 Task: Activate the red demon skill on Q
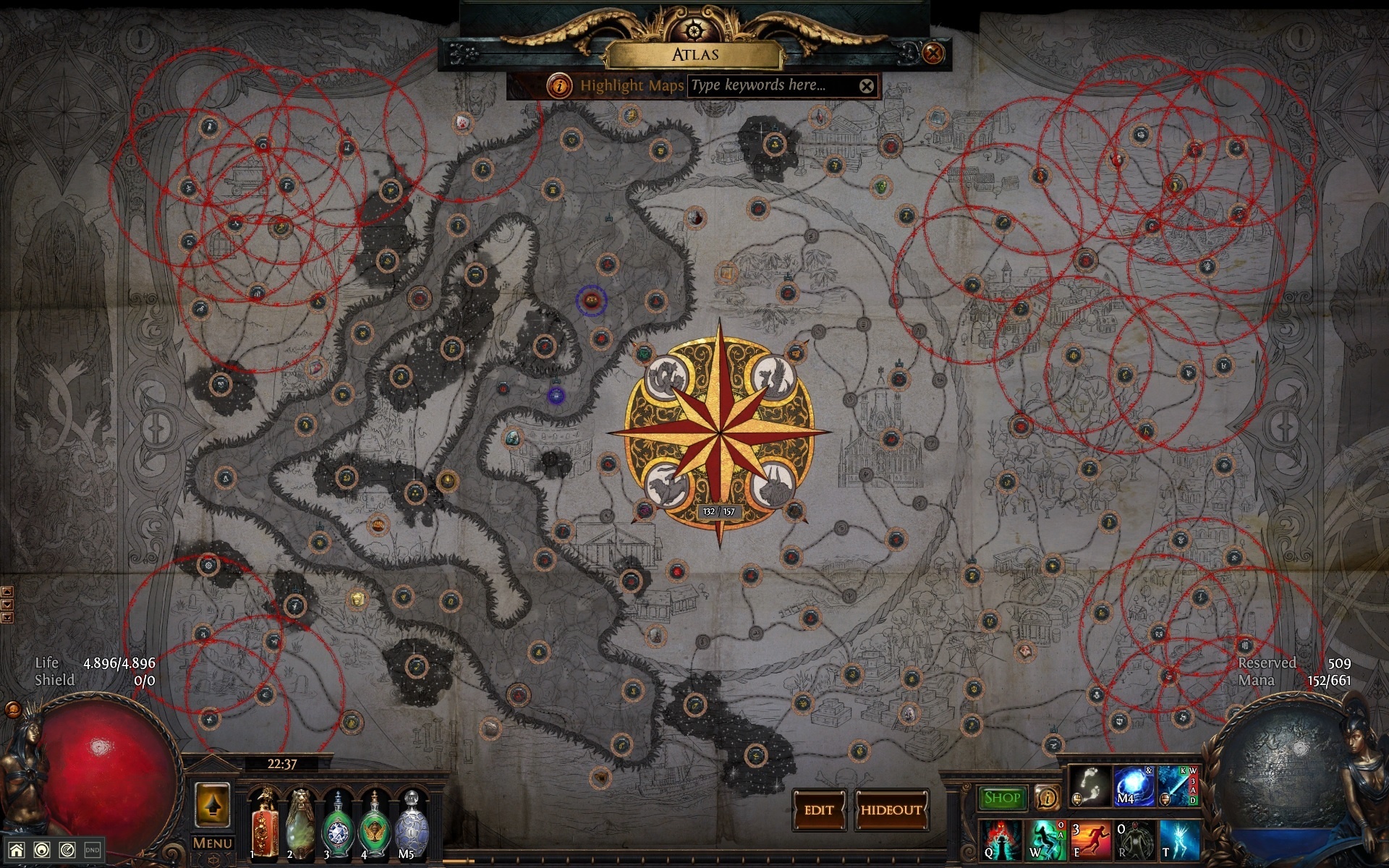[1001, 839]
